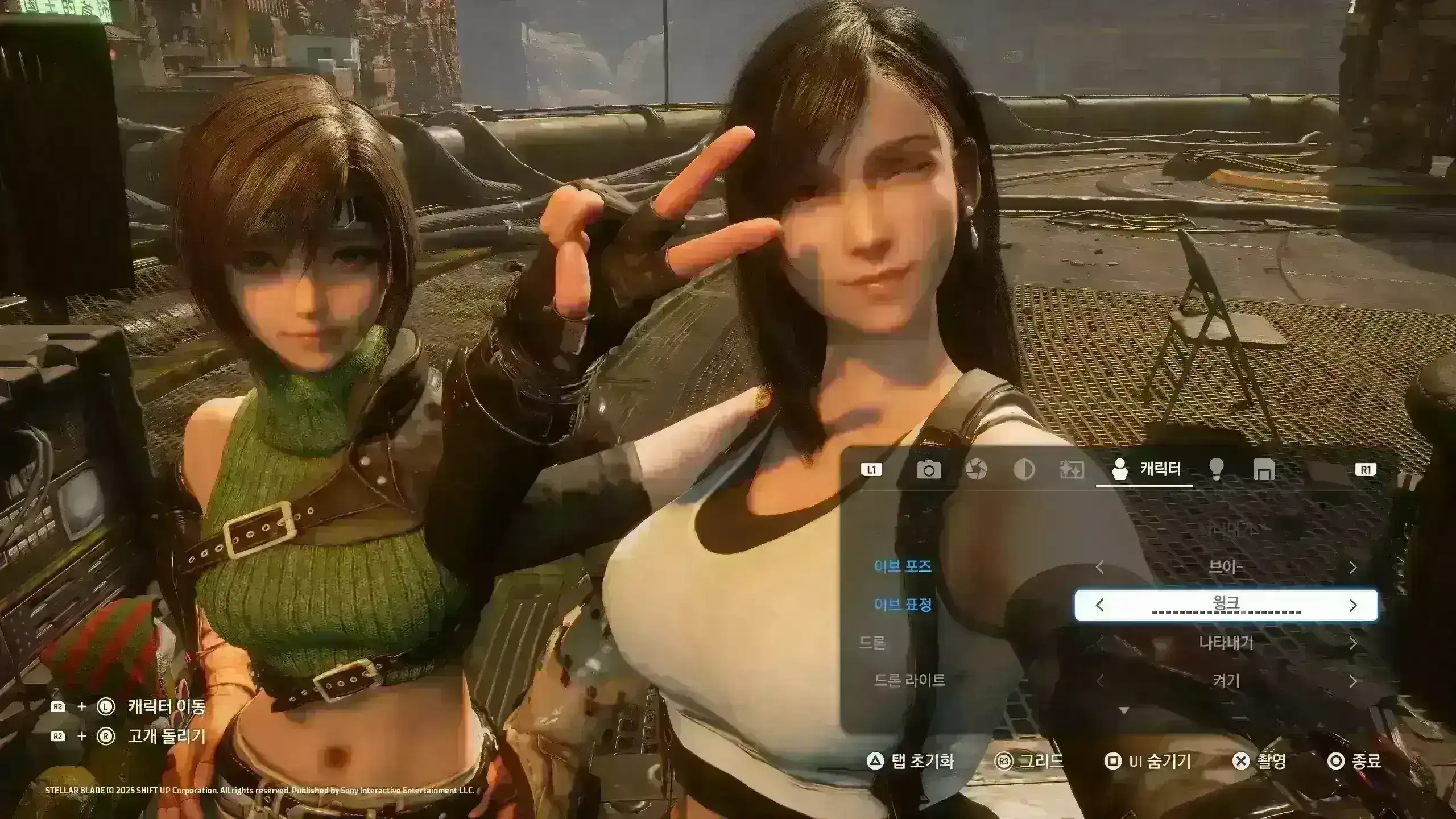Open the camera icon tab
This screenshot has width=1456, height=819.
point(928,470)
